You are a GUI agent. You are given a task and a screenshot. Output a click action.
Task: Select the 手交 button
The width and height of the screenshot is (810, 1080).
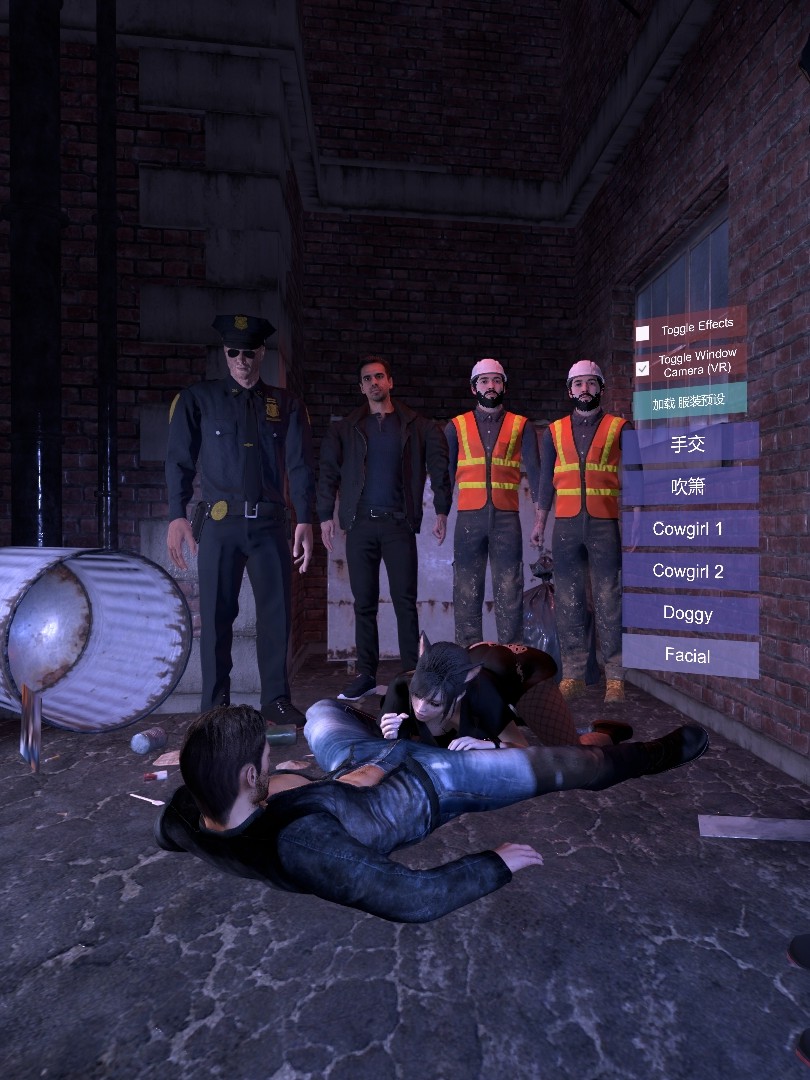pyautogui.click(x=689, y=443)
